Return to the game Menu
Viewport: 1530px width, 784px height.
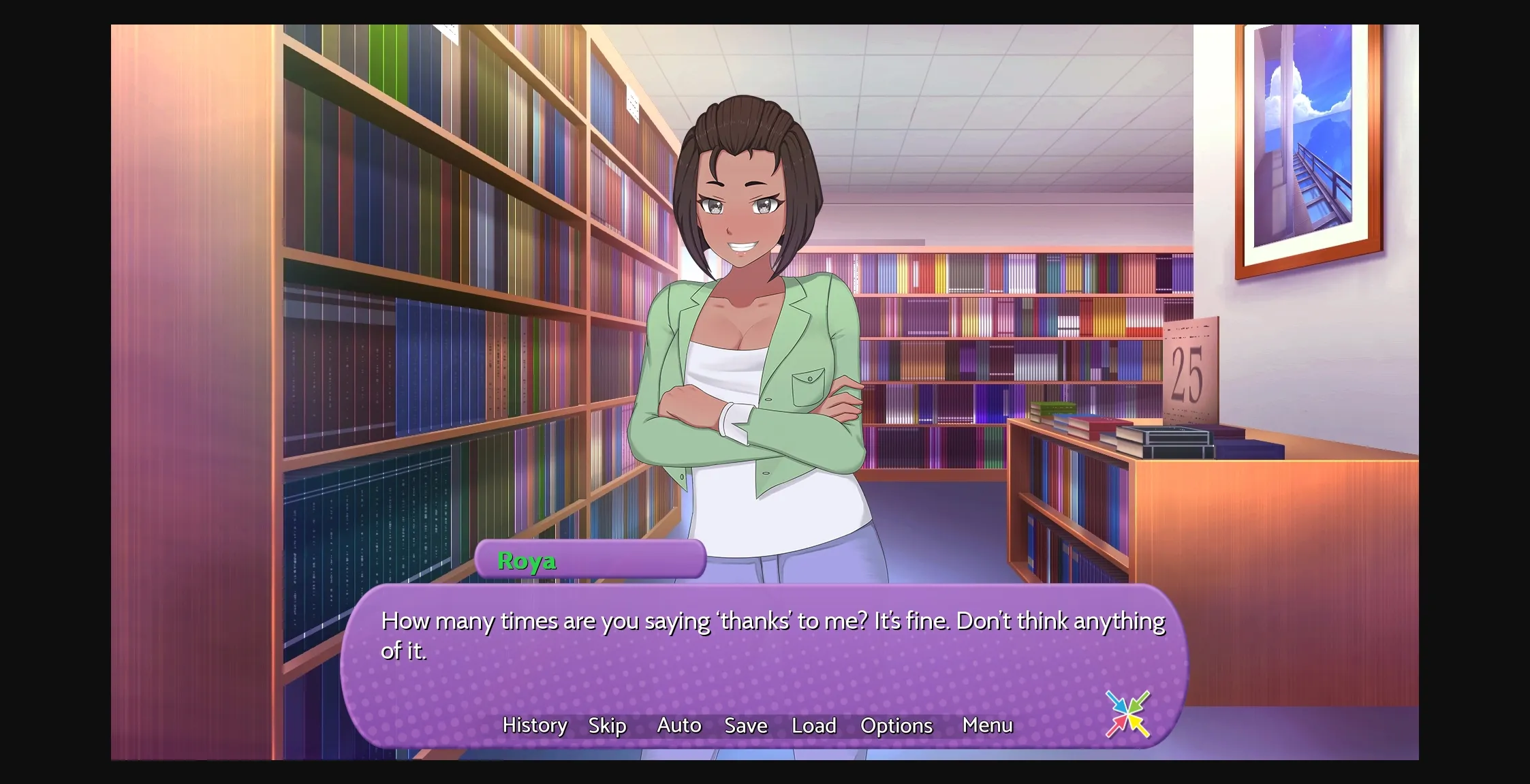click(x=987, y=725)
